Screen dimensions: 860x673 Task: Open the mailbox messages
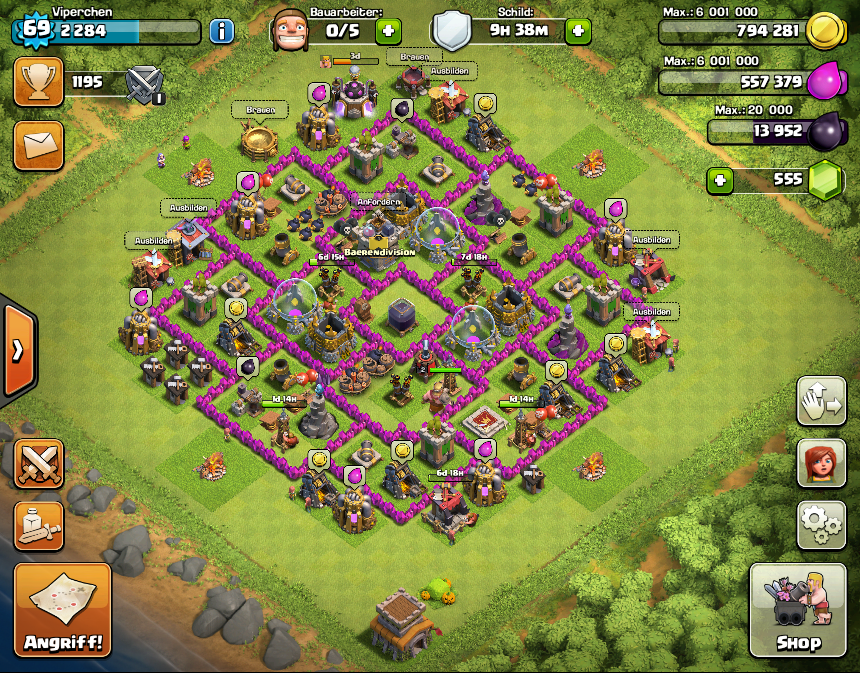(38, 146)
